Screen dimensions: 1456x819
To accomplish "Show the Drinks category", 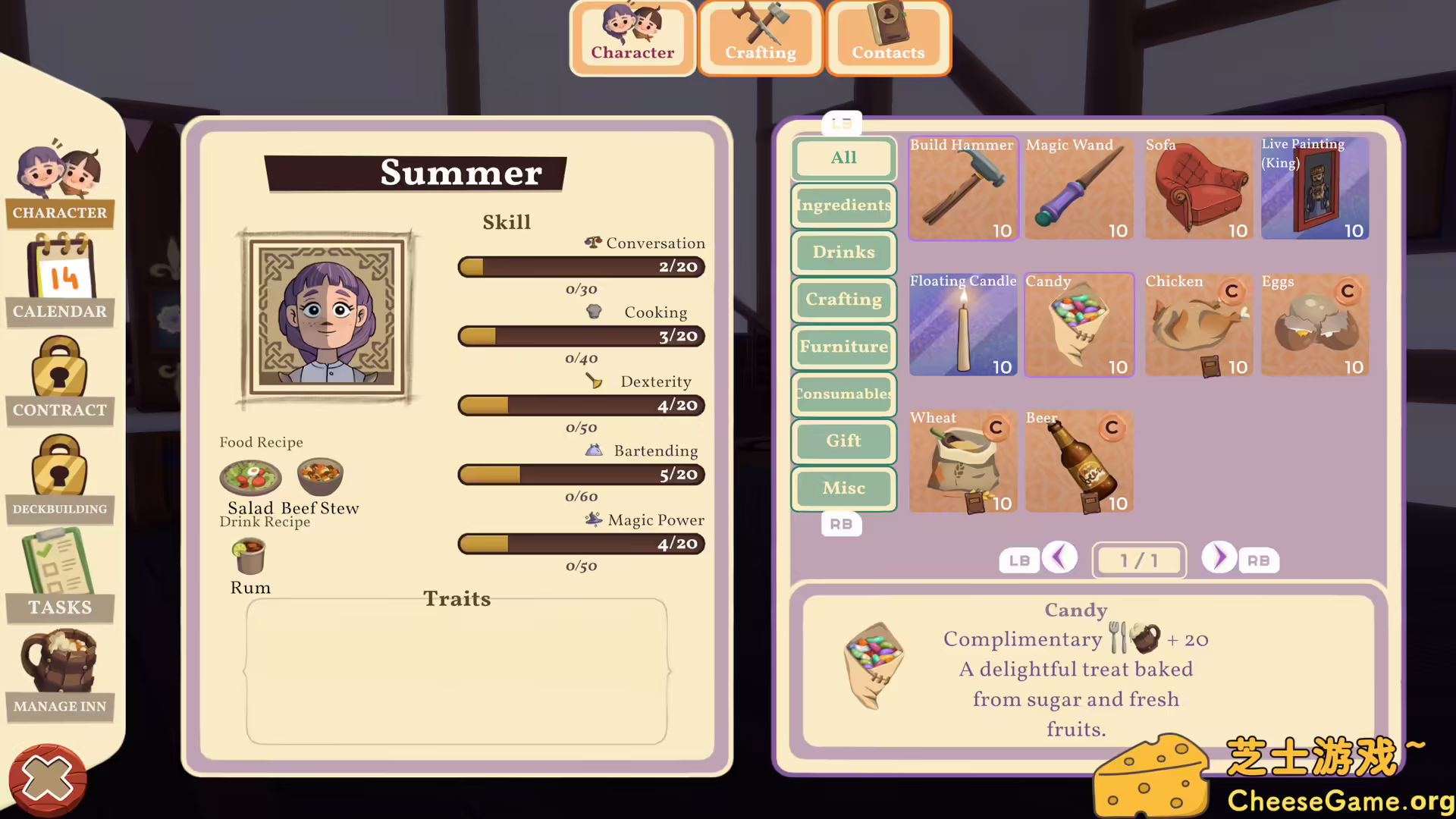I will coord(844,253).
